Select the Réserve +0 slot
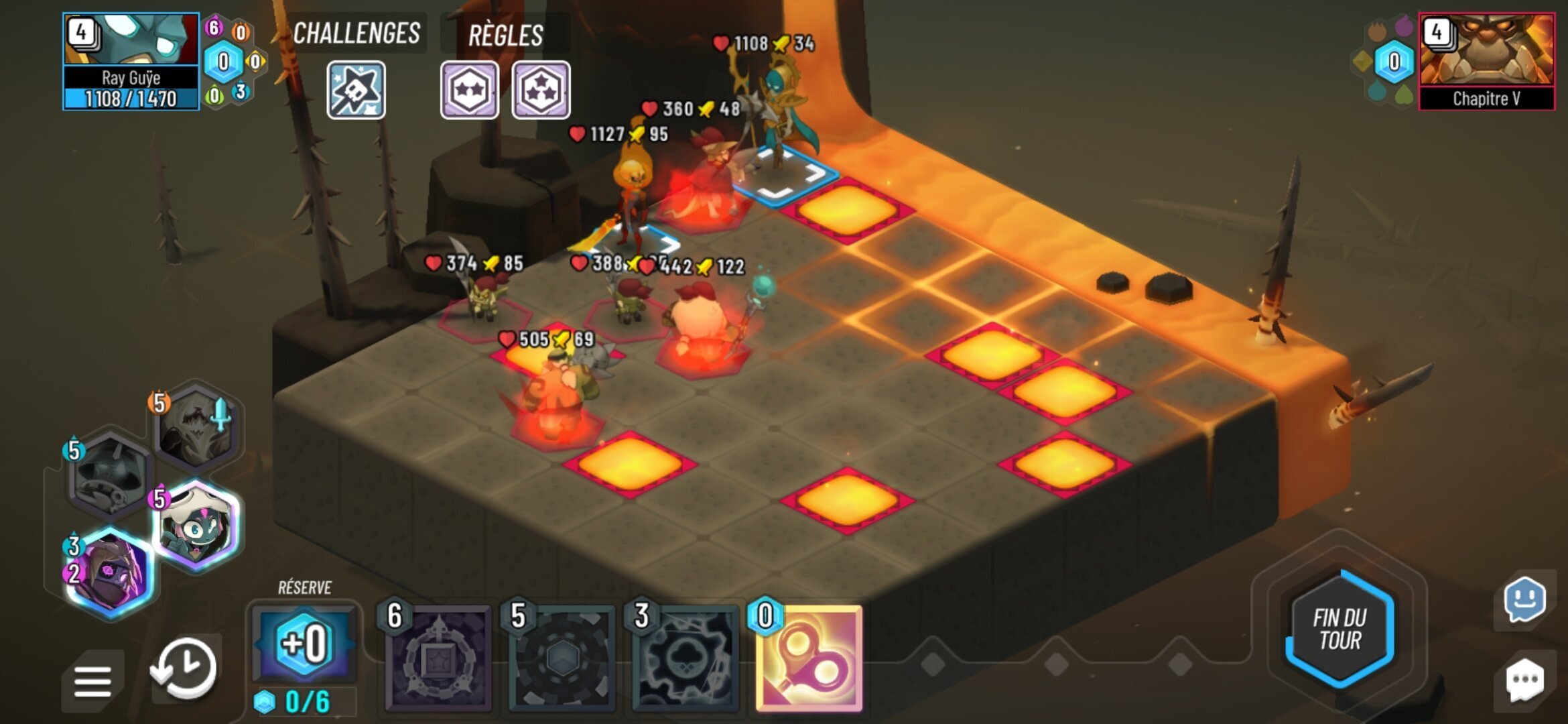 pos(305,644)
